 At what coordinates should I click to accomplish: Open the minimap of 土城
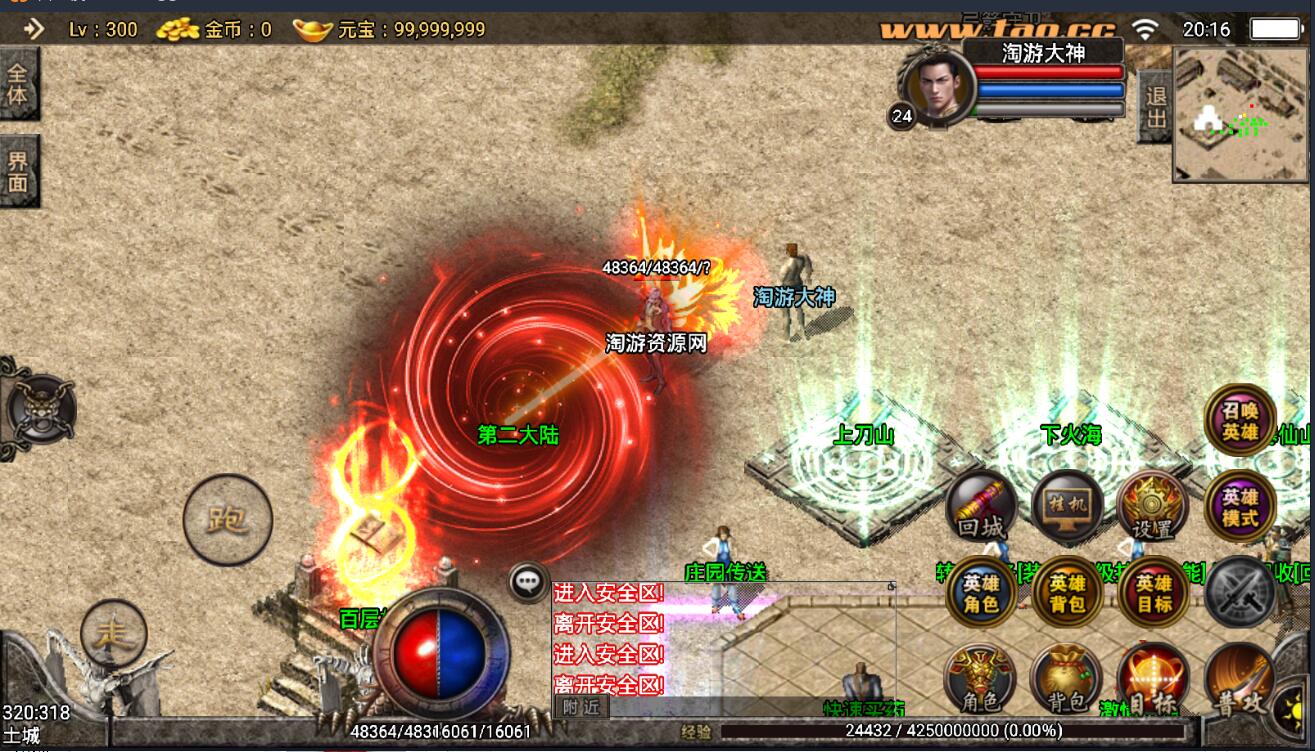1242,114
